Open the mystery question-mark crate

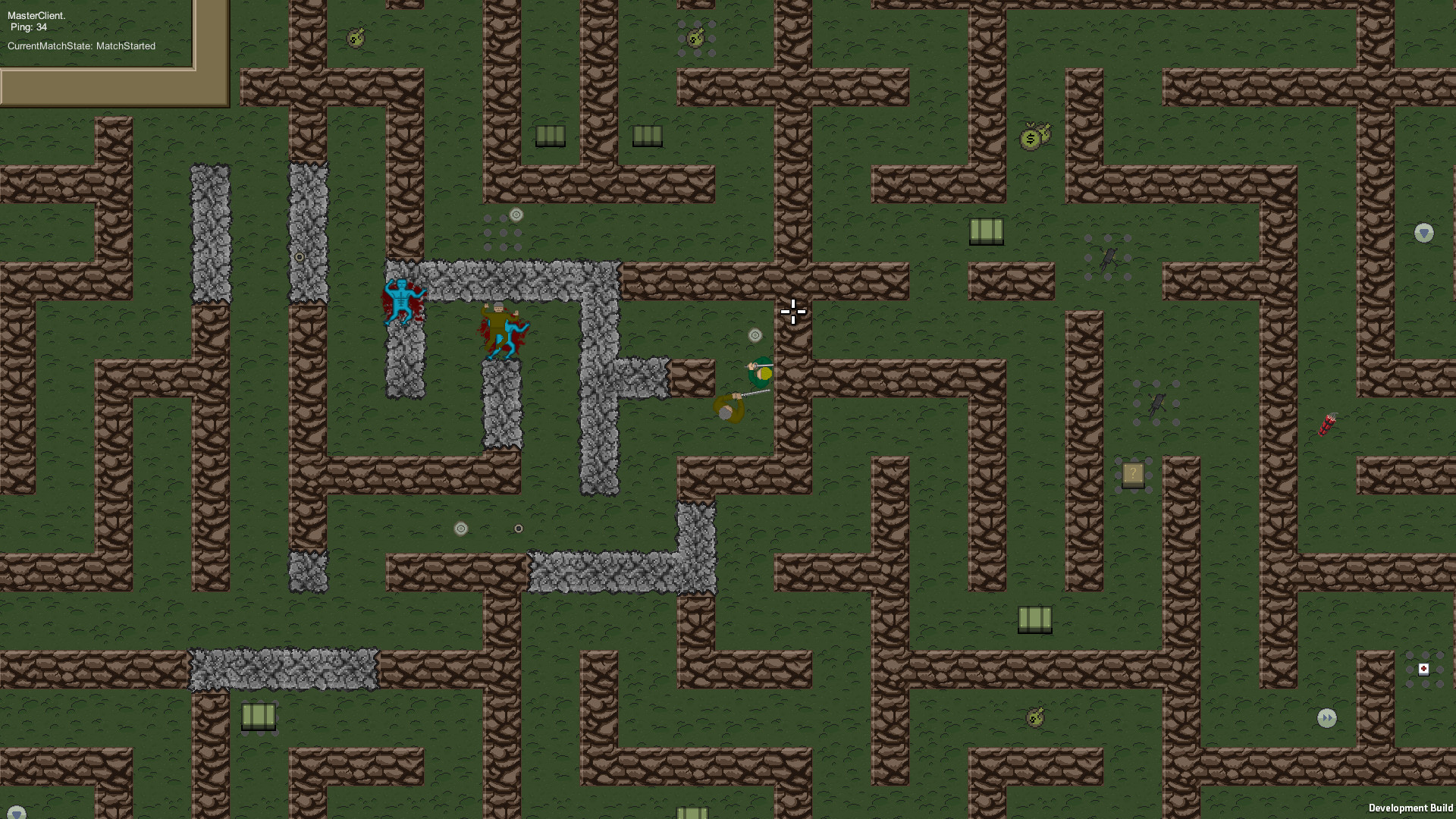(1133, 473)
